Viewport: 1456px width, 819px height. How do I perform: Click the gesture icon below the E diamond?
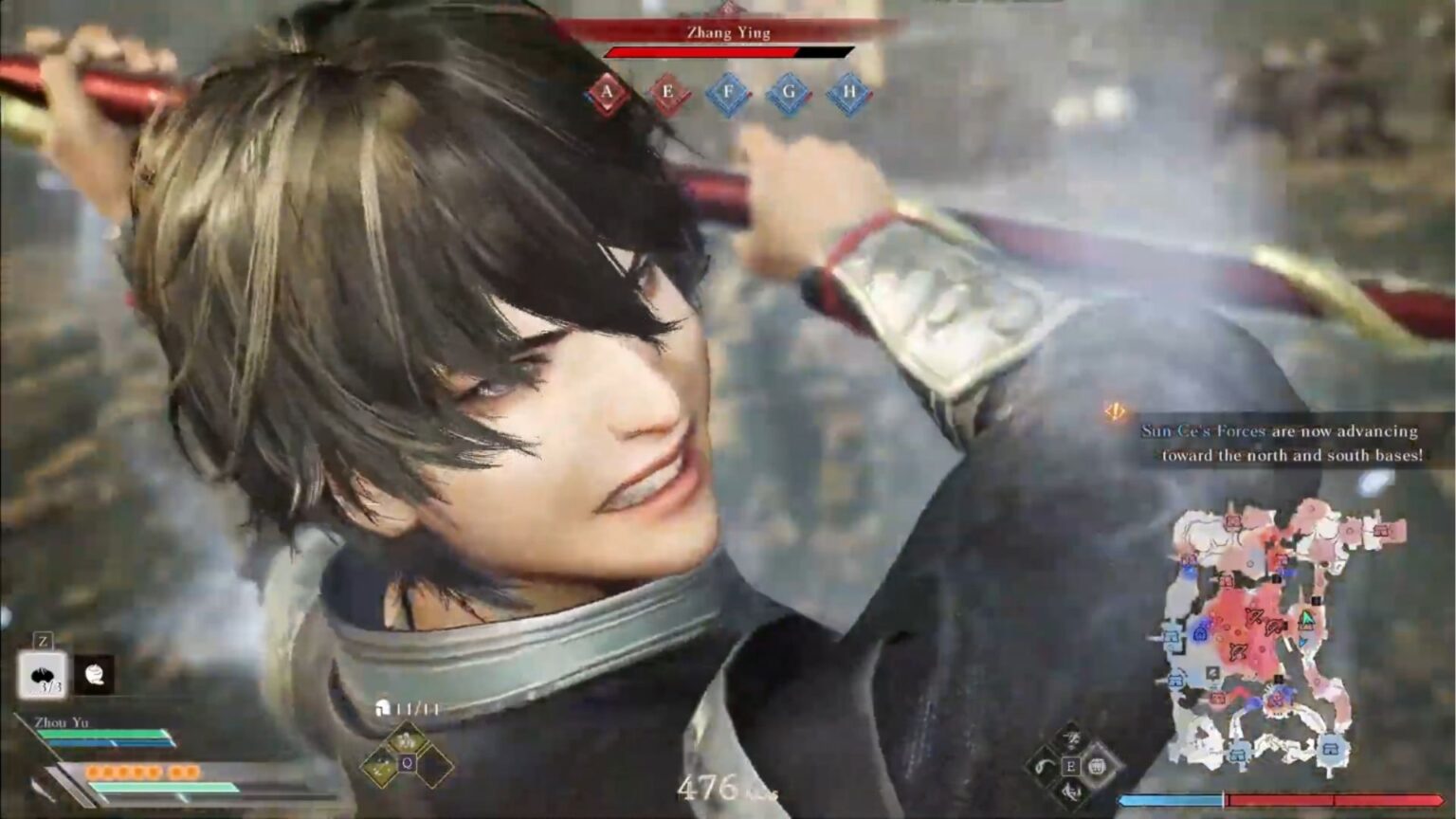click(x=1071, y=794)
